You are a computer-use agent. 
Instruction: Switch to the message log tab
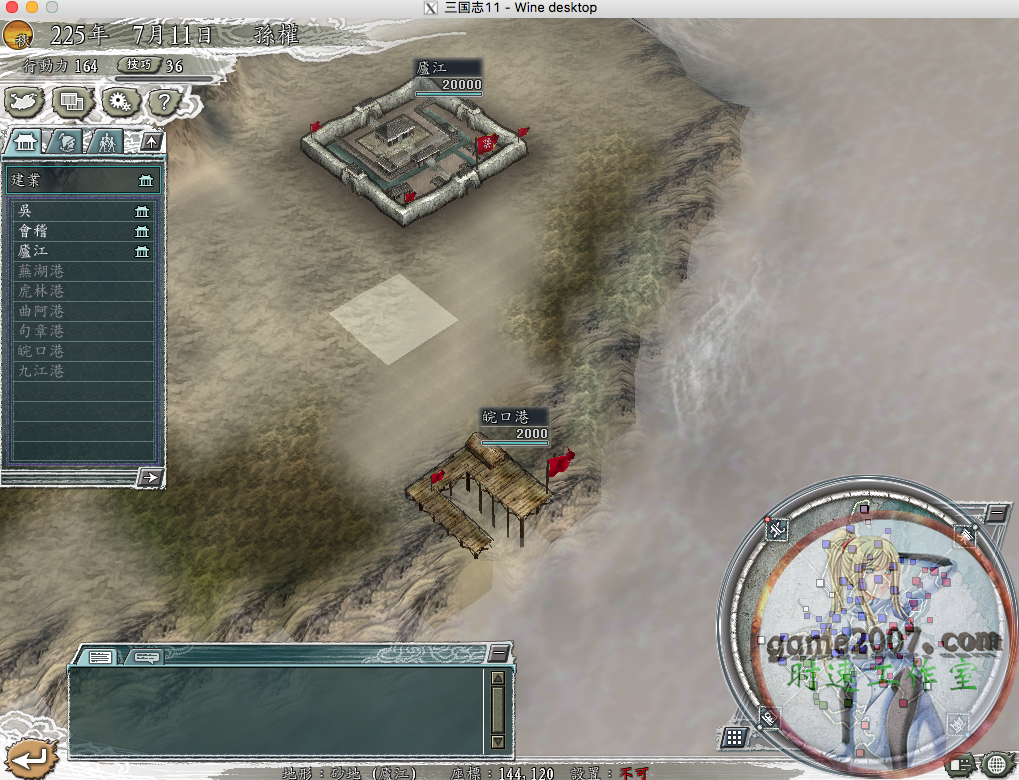(x=99, y=656)
